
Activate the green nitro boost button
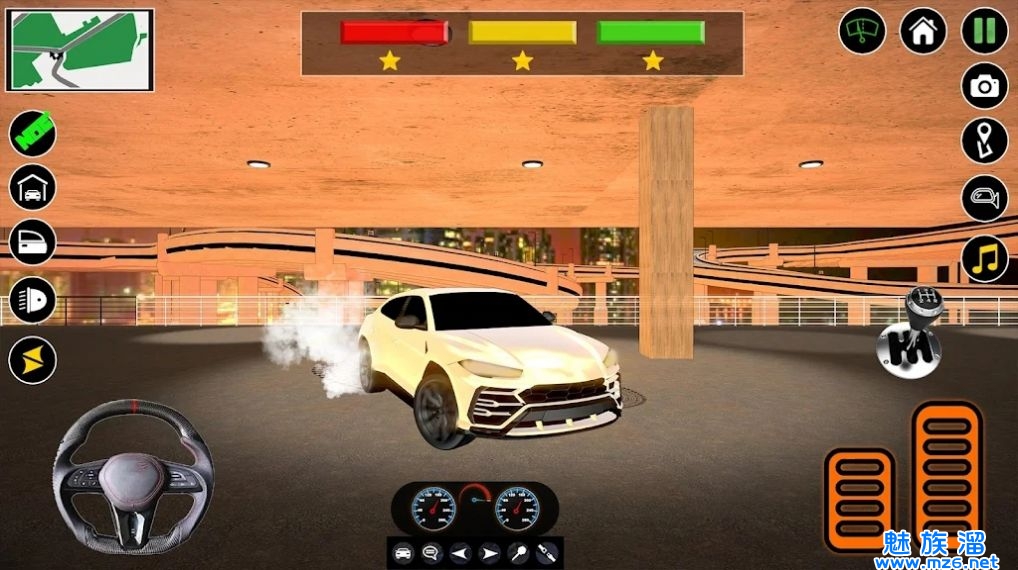coord(33,133)
